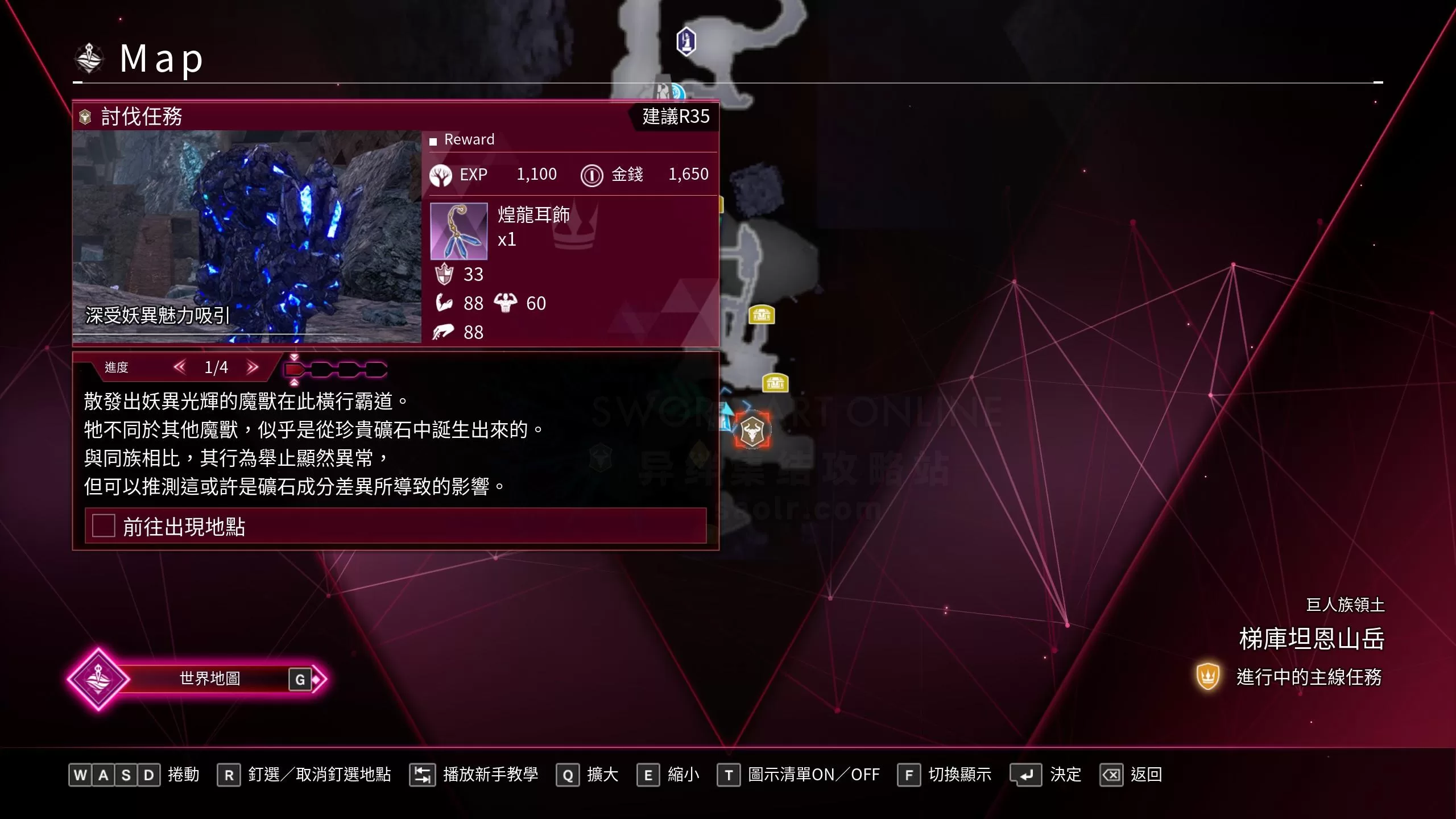Click the crystal monster preview thumbnail
Screen dimensions: 1456x819
click(x=247, y=239)
